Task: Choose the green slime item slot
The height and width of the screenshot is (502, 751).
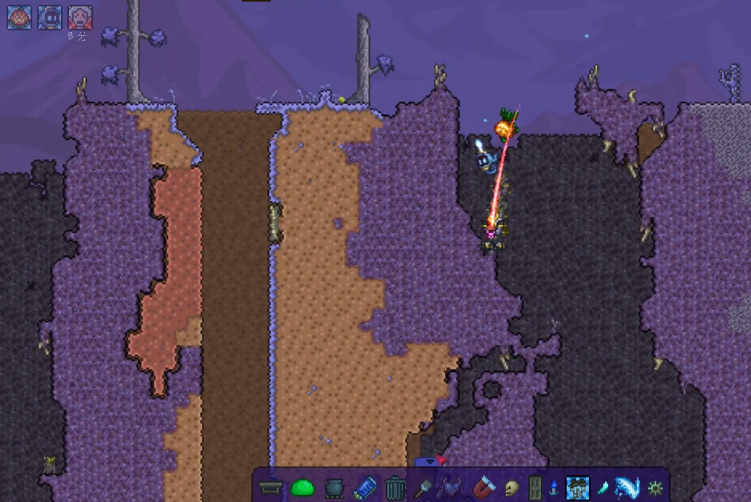Action: click(x=302, y=489)
